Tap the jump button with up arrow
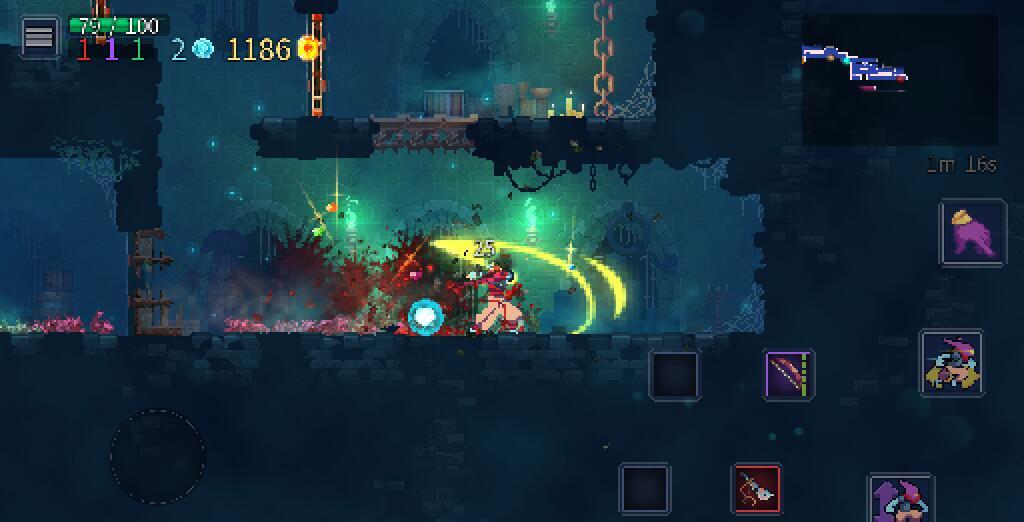Image resolution: width=1024 pixels, height=522 pixels. click(901, 498)
